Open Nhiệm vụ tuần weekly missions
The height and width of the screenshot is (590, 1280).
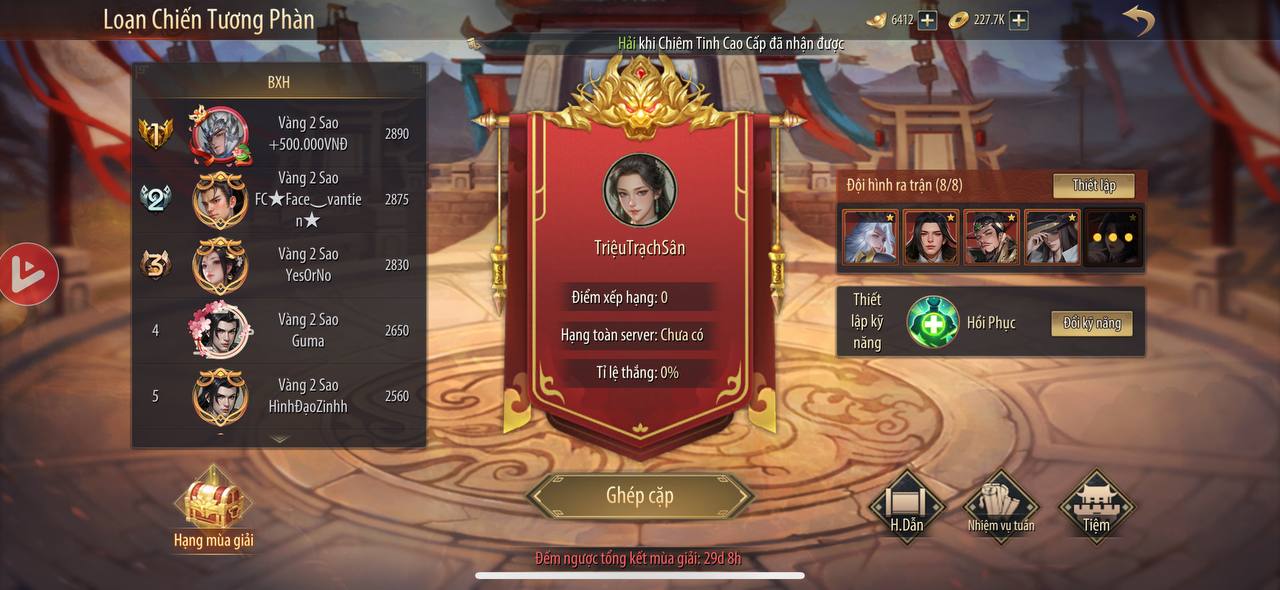pyautogui.click(x=1001, y=506)
